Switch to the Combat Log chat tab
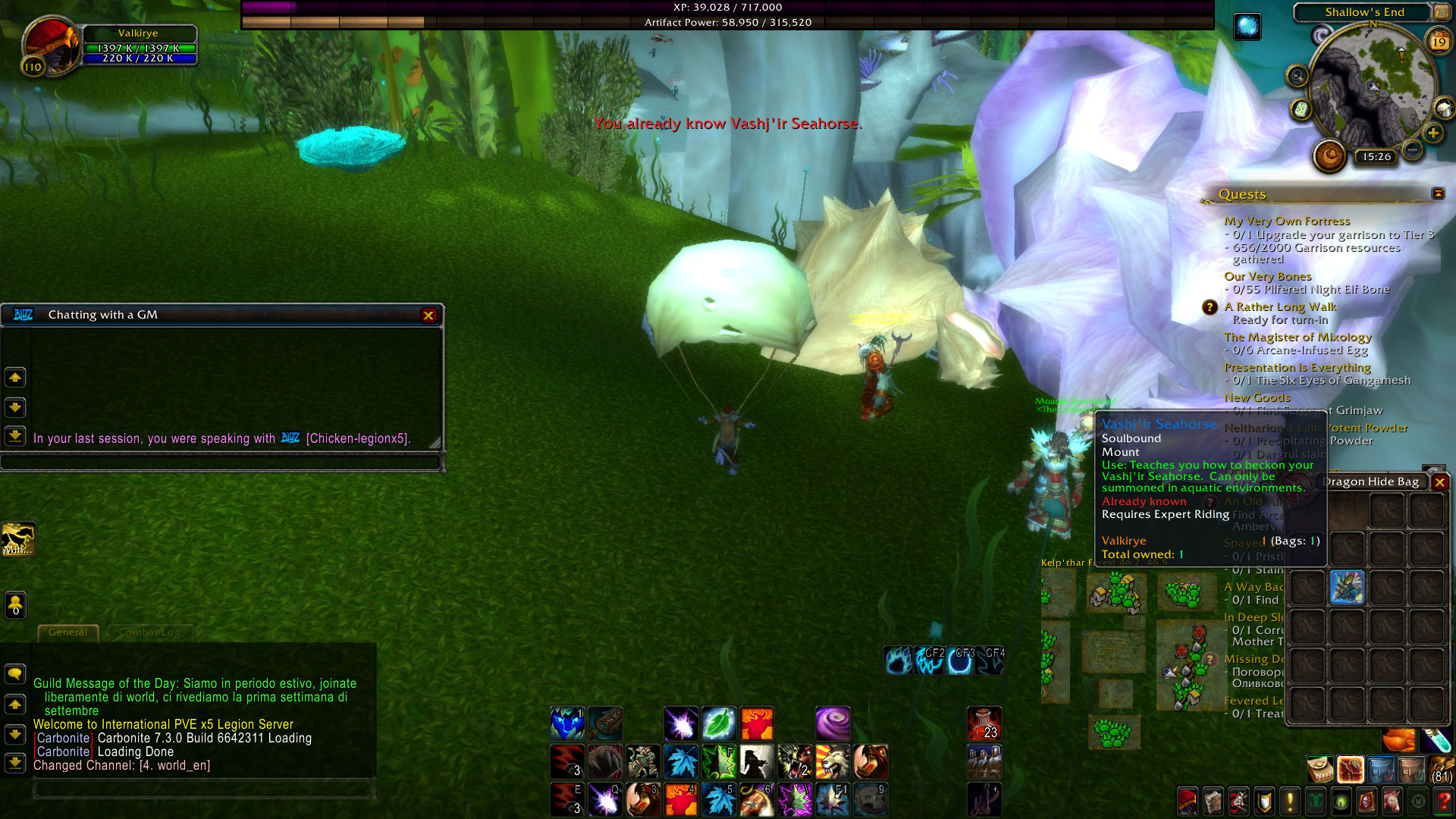 pyautogui.click(x=149, y=632)
